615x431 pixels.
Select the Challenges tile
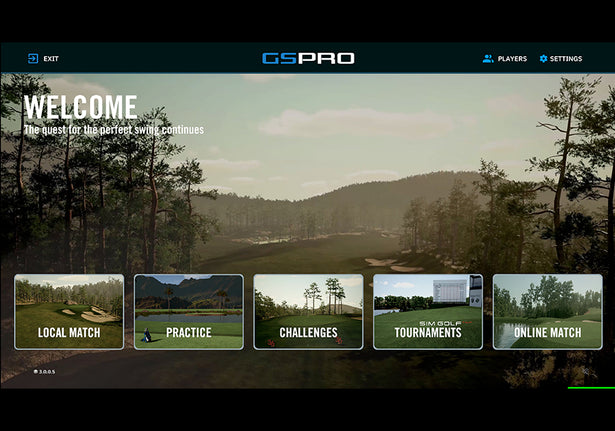coord(308,312)
